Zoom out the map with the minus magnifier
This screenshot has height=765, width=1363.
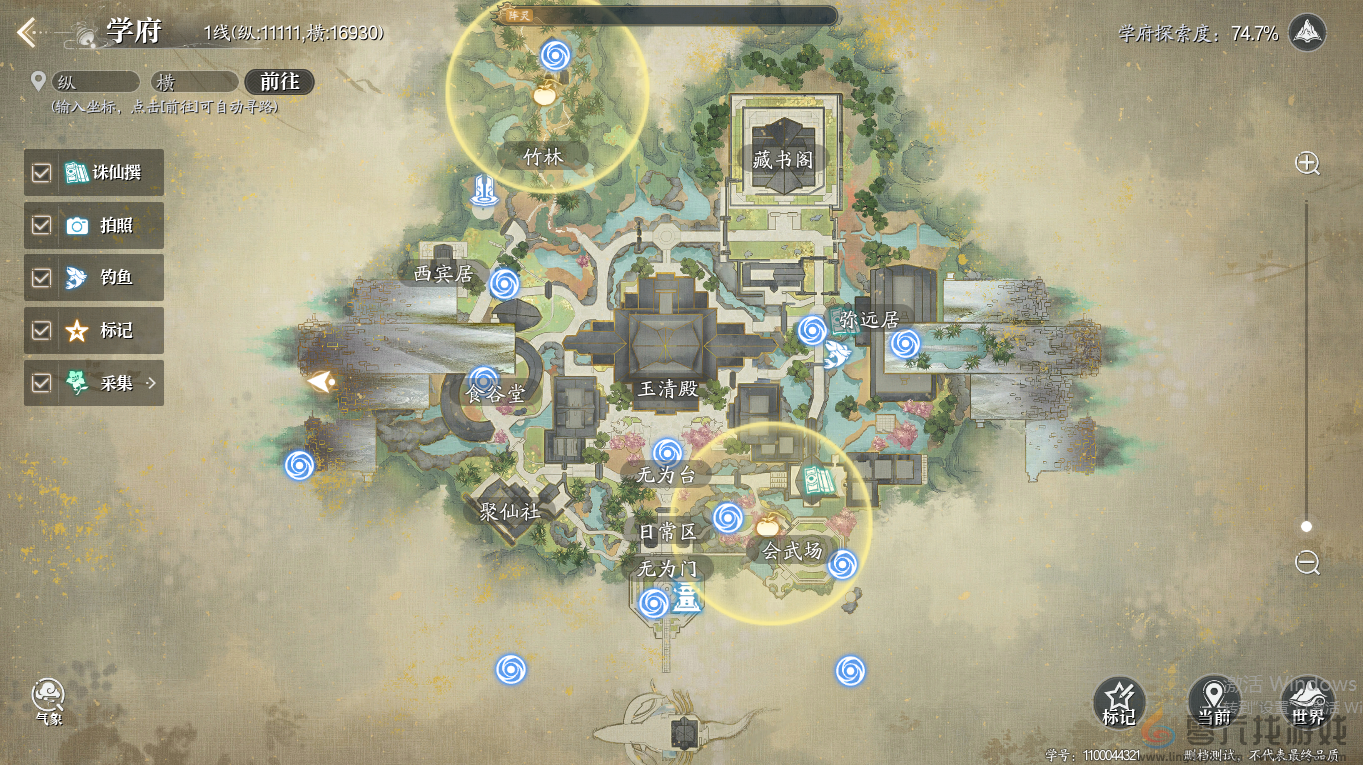[1307, 562]
